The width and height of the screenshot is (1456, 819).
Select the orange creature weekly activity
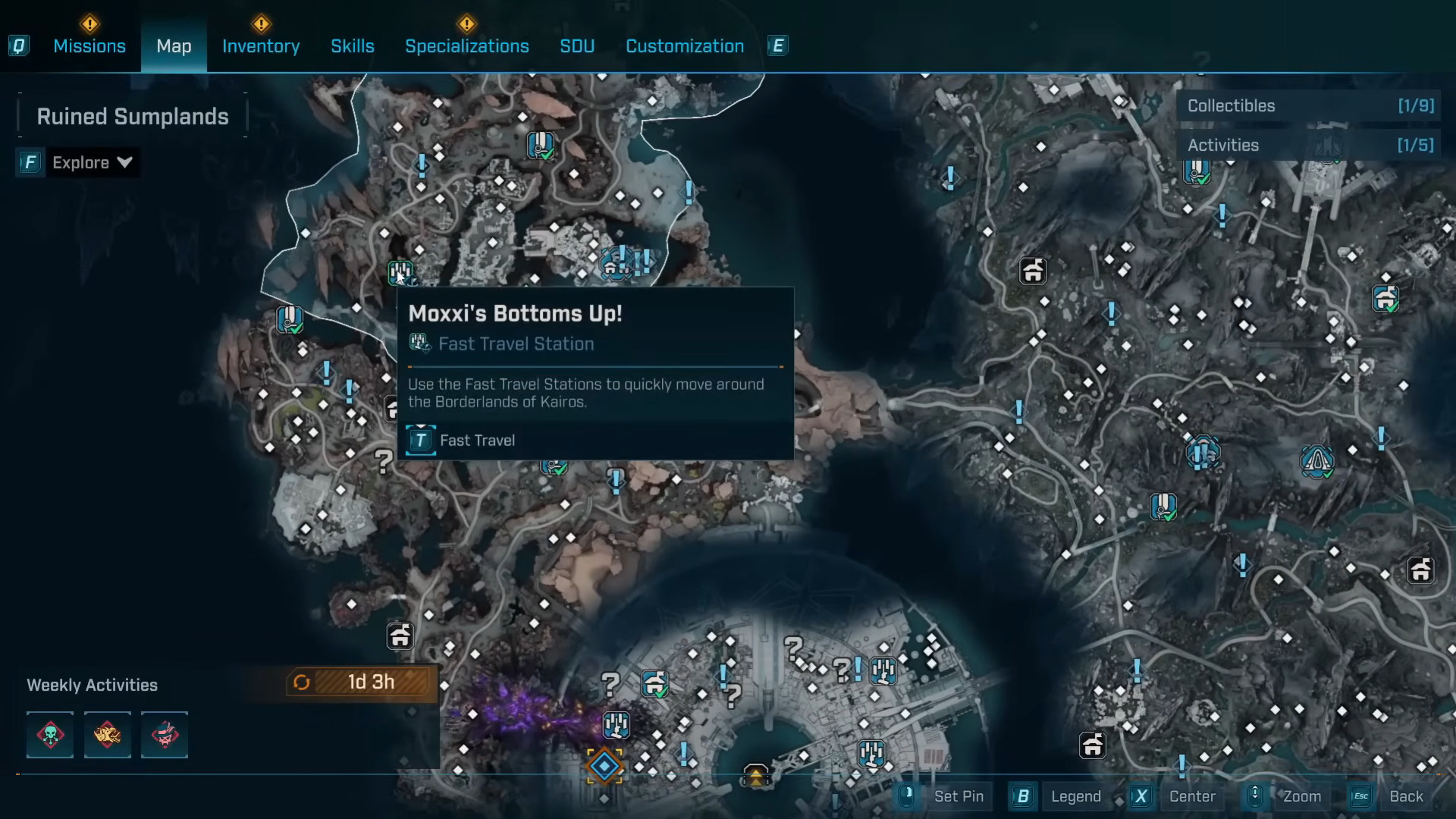[x=107, y=735]
